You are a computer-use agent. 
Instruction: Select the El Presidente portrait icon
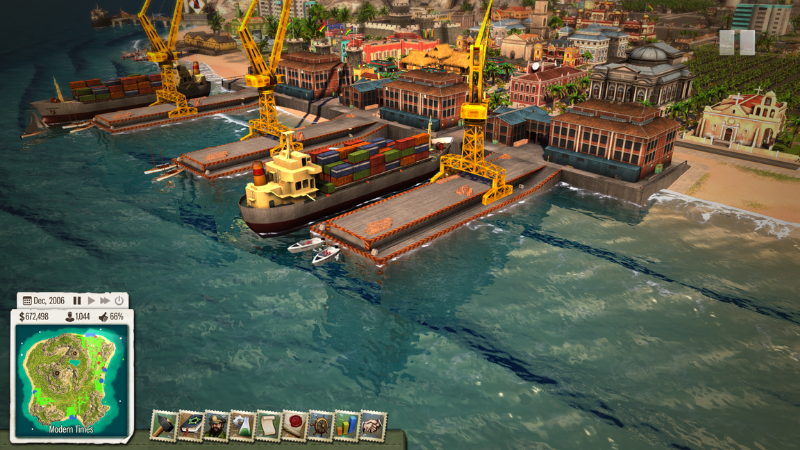click(216, 426)
